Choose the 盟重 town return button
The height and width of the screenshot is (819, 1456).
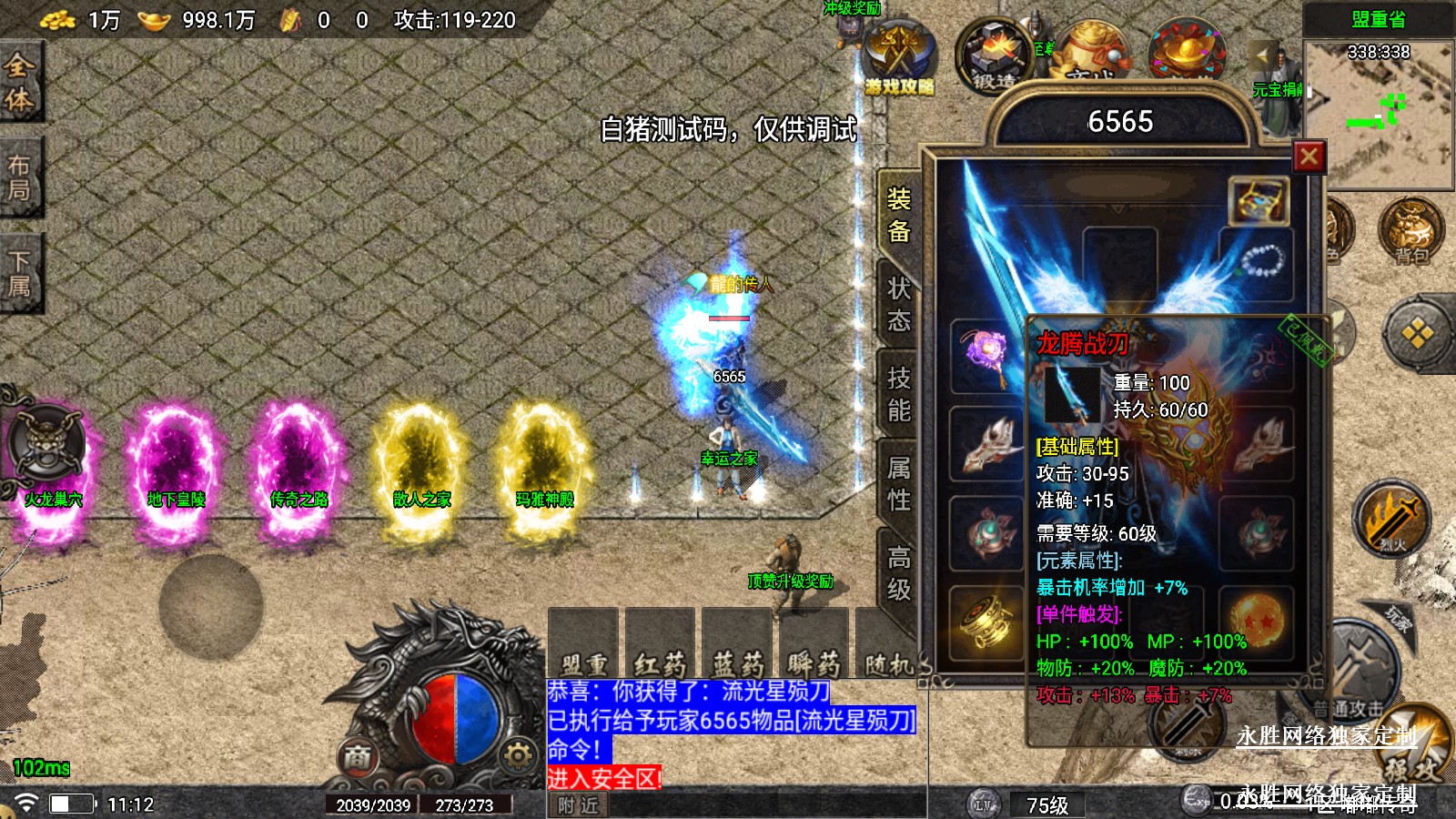(583, 645)
